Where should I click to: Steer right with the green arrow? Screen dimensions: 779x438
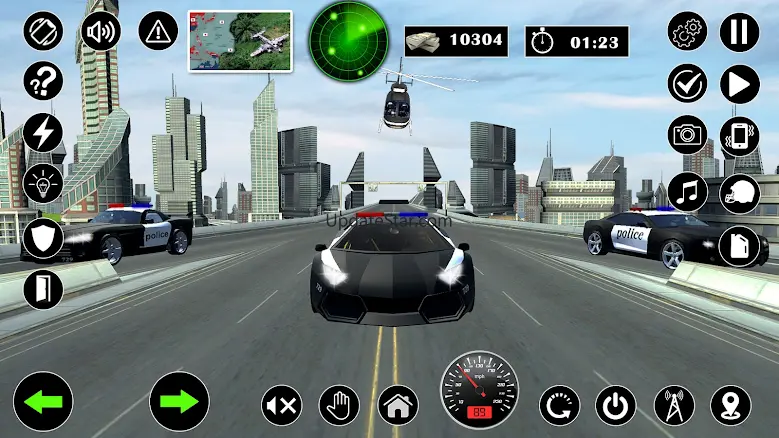(x=179, y=402)
